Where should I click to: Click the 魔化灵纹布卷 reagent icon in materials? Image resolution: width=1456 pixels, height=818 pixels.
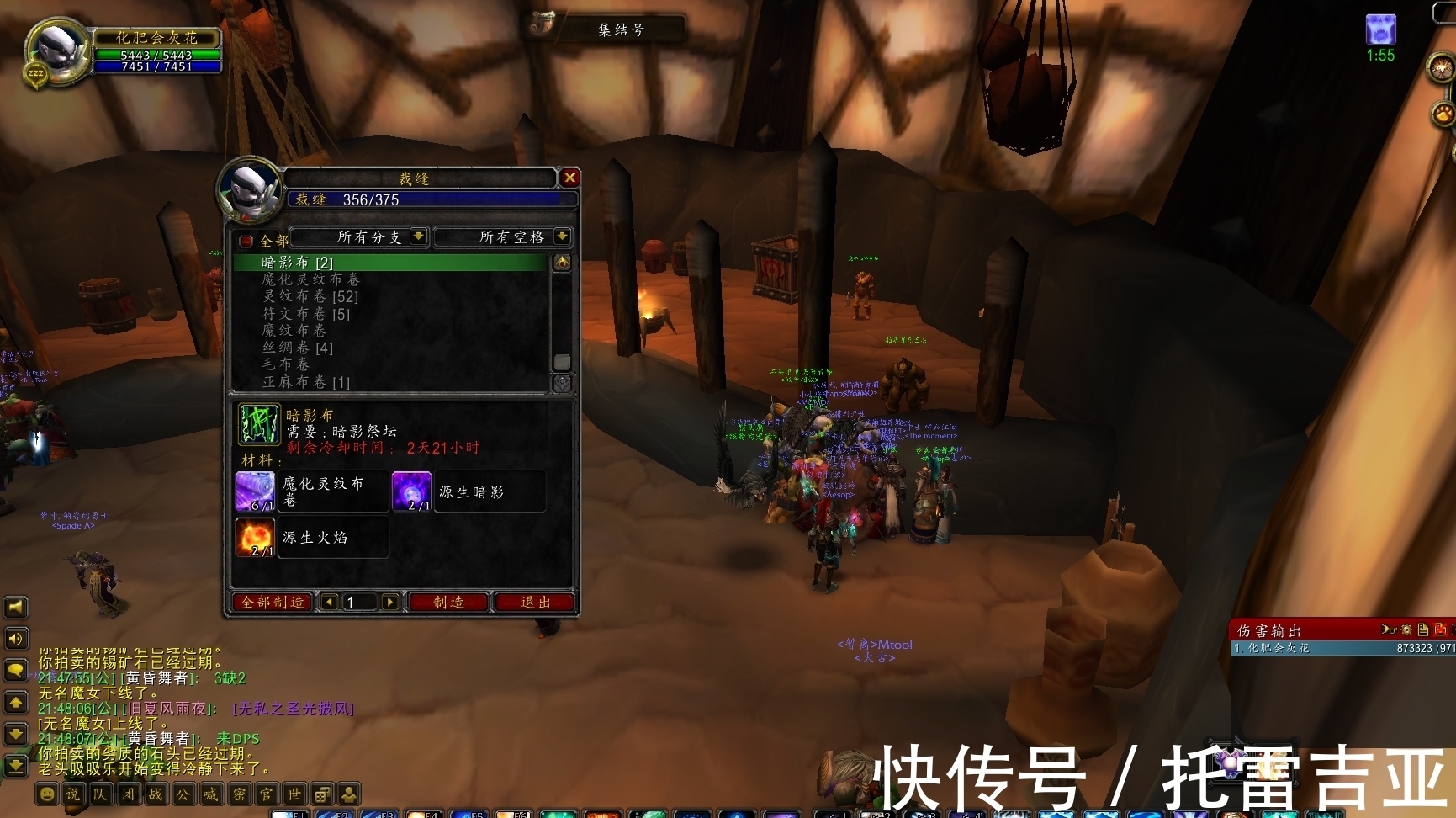coord(254,491)
